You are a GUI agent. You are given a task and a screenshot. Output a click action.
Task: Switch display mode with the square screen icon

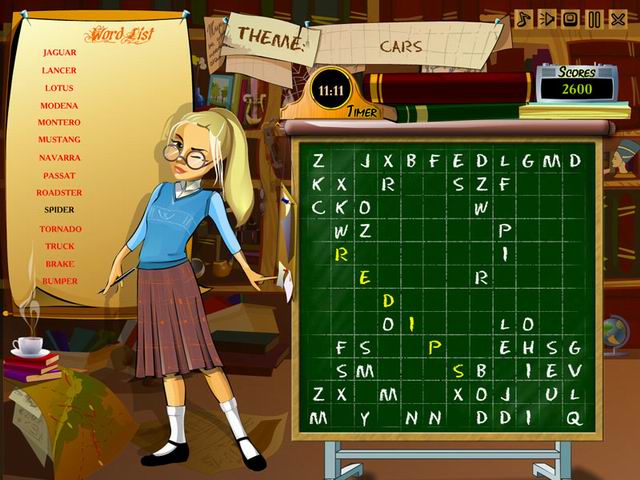570,19
